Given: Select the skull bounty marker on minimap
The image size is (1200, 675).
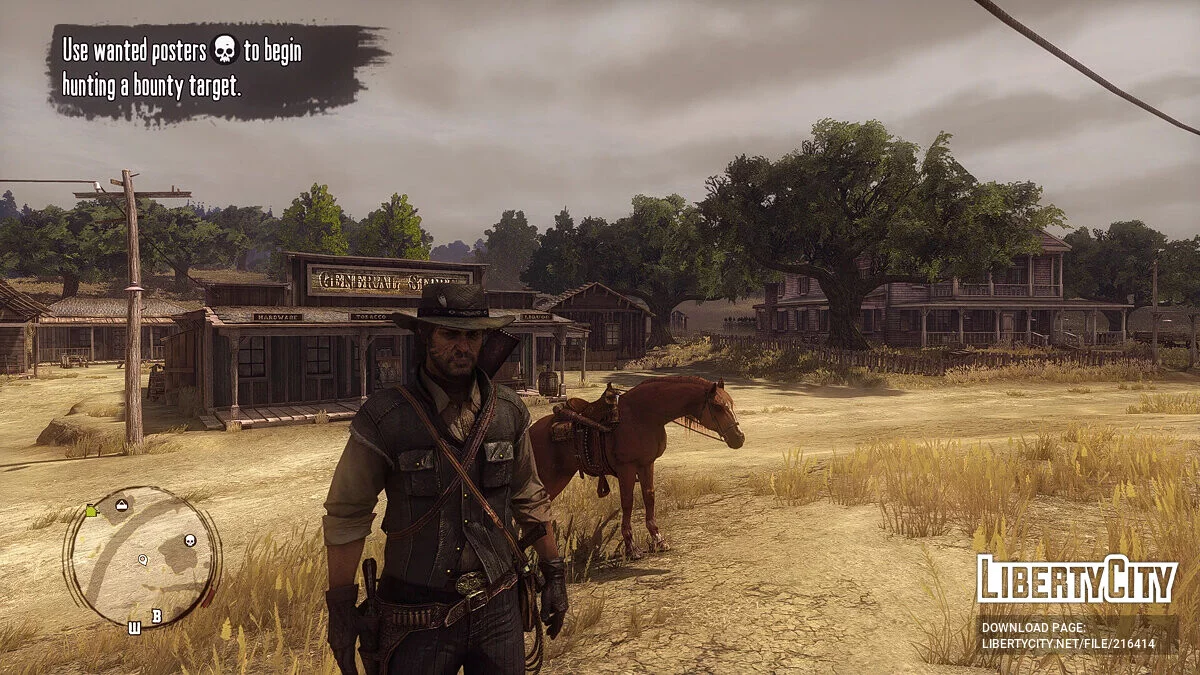Looking at the screenshot, I should point(190,541).
